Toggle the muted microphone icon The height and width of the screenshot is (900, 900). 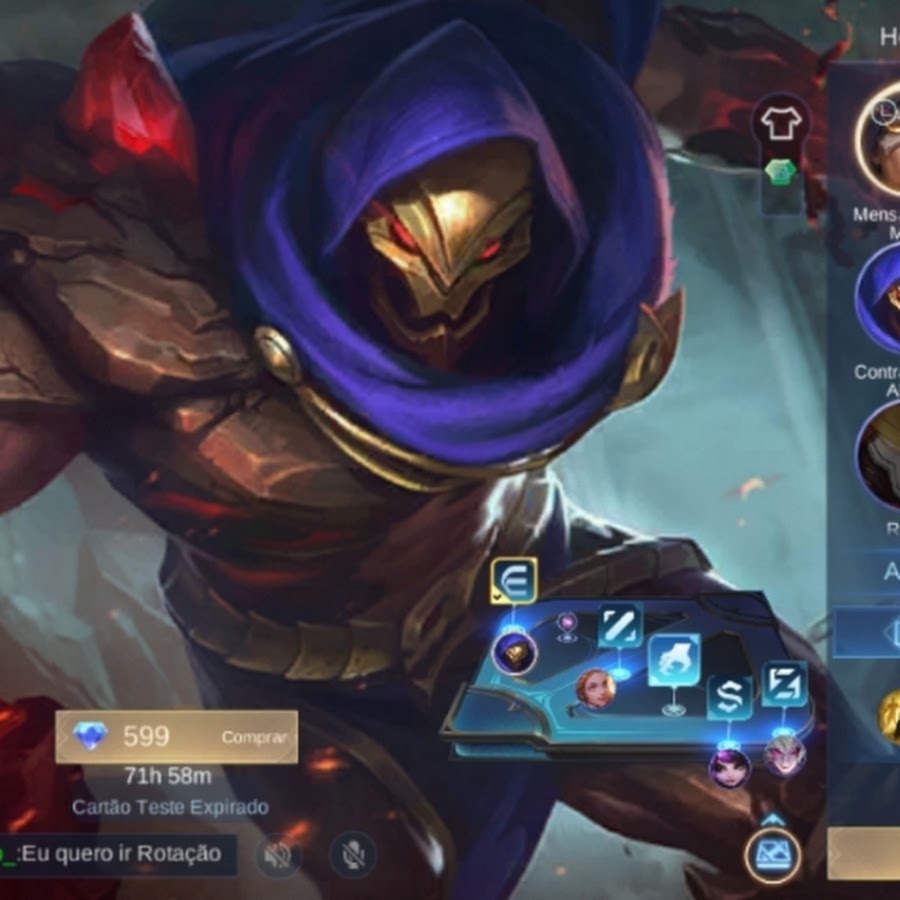[352, 854]
